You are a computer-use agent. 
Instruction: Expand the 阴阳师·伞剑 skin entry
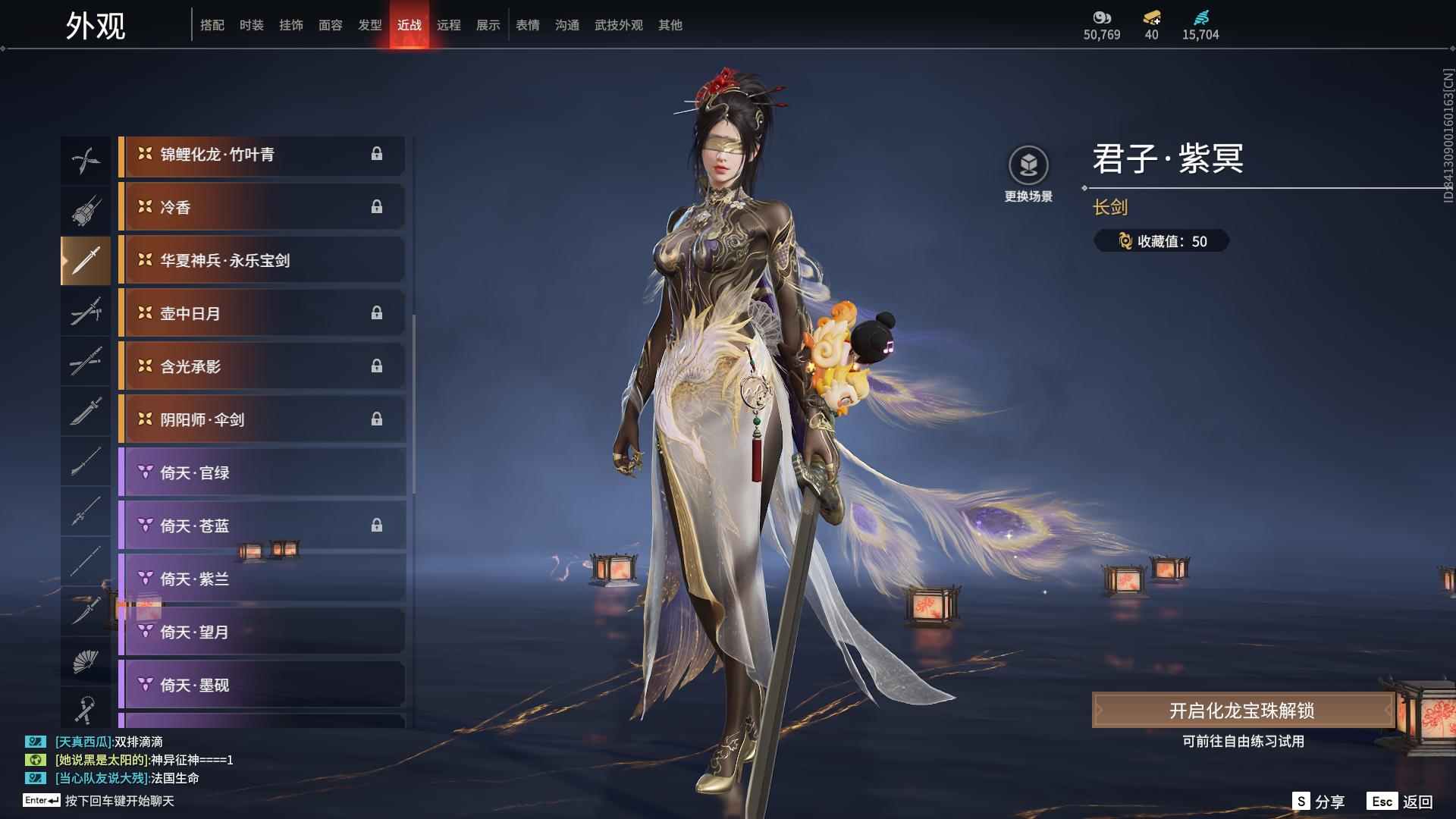click(262, 419)
